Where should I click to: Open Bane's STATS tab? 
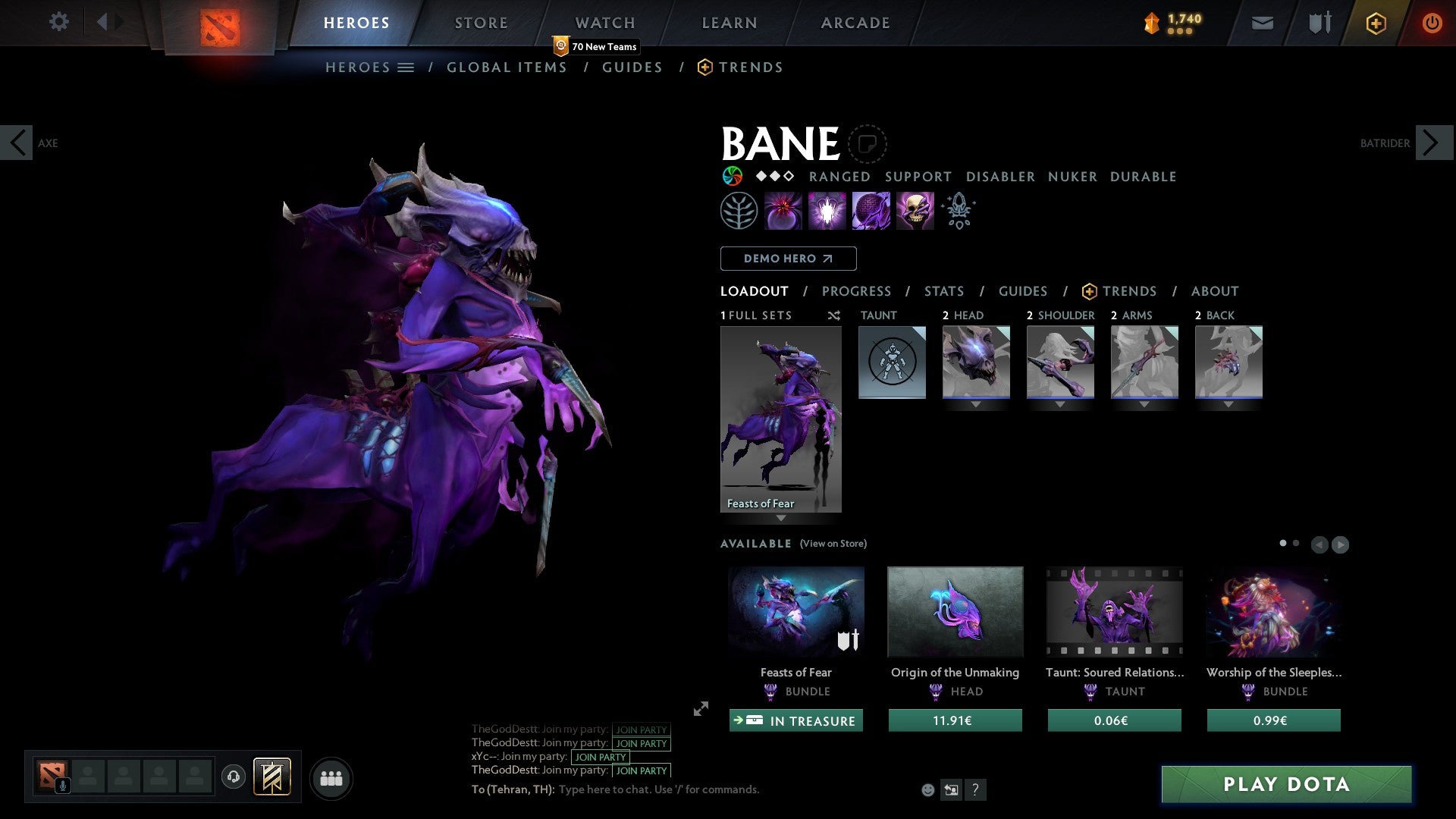click(943, 290)
